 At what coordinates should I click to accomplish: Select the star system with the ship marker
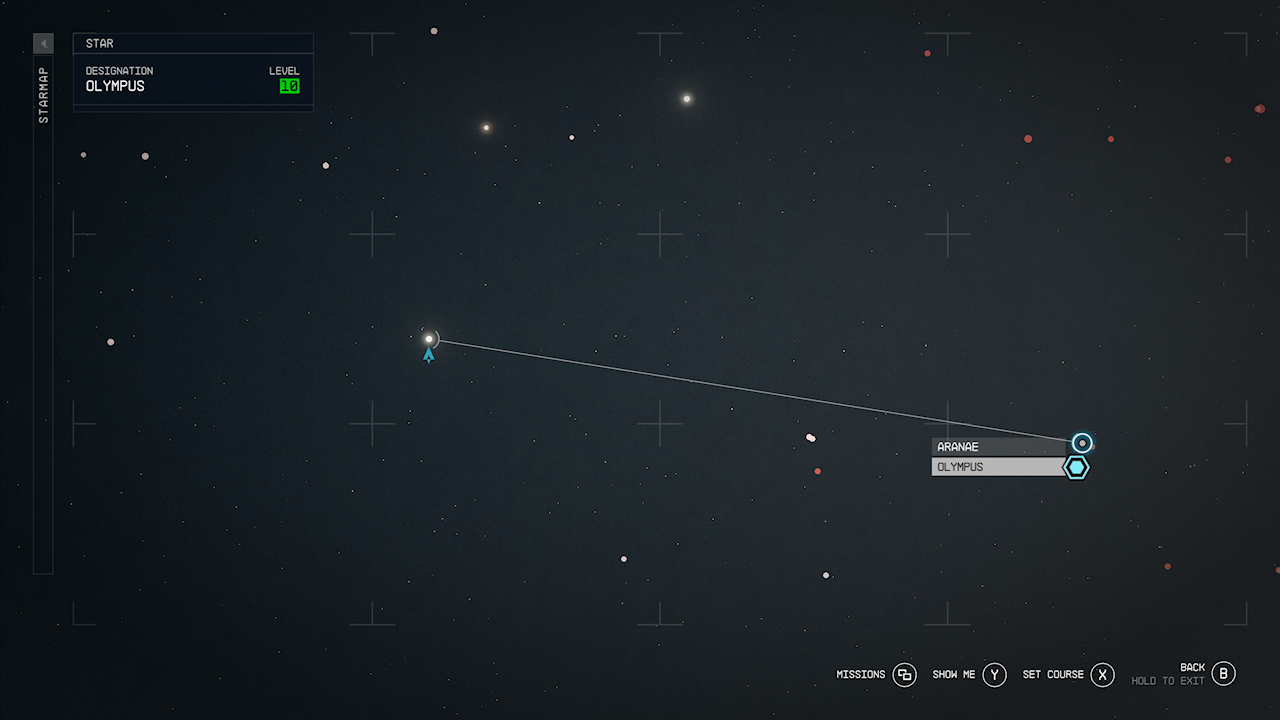point(429,339)
